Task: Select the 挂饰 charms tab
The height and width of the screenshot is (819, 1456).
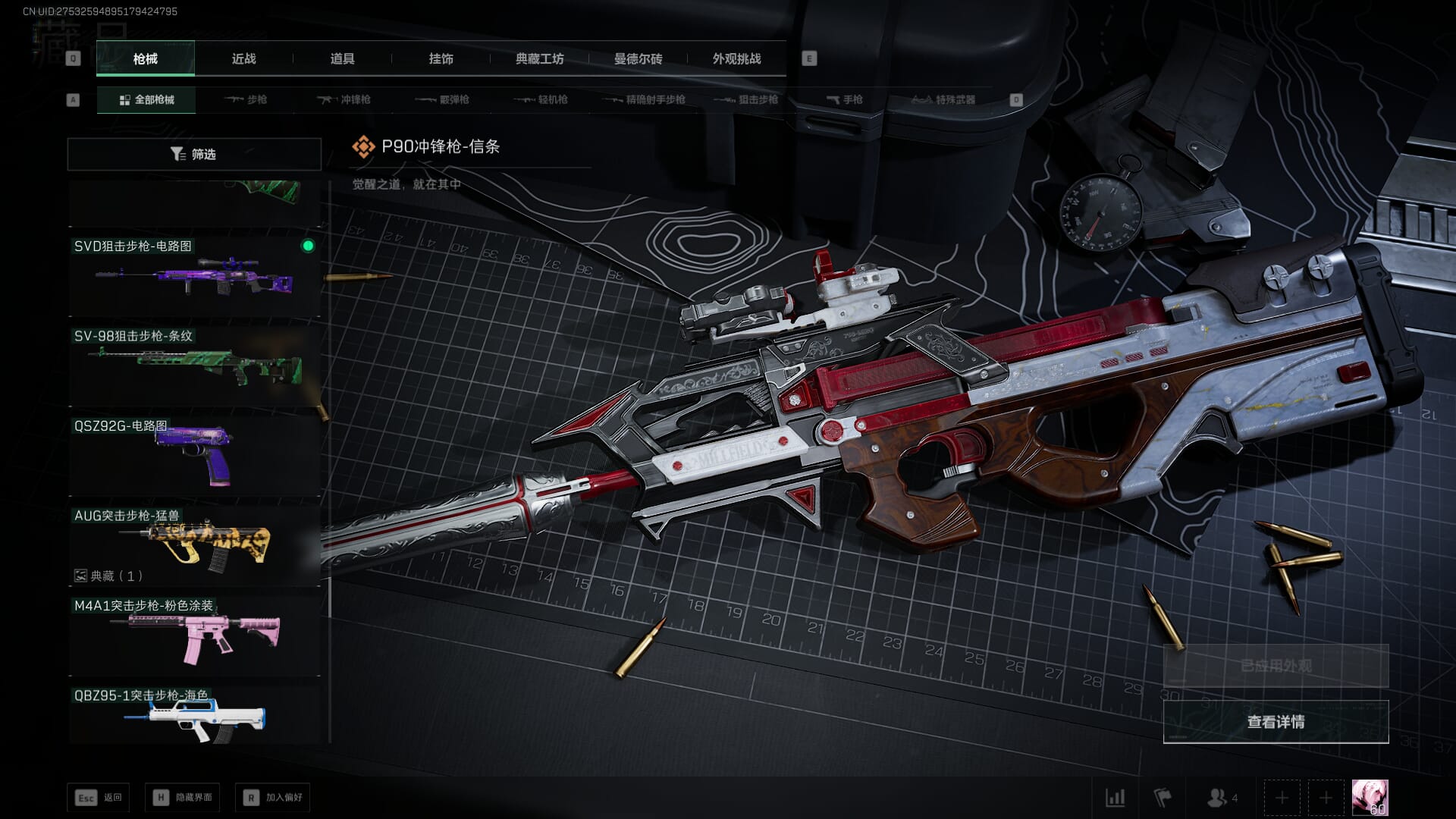Action: 441,58
